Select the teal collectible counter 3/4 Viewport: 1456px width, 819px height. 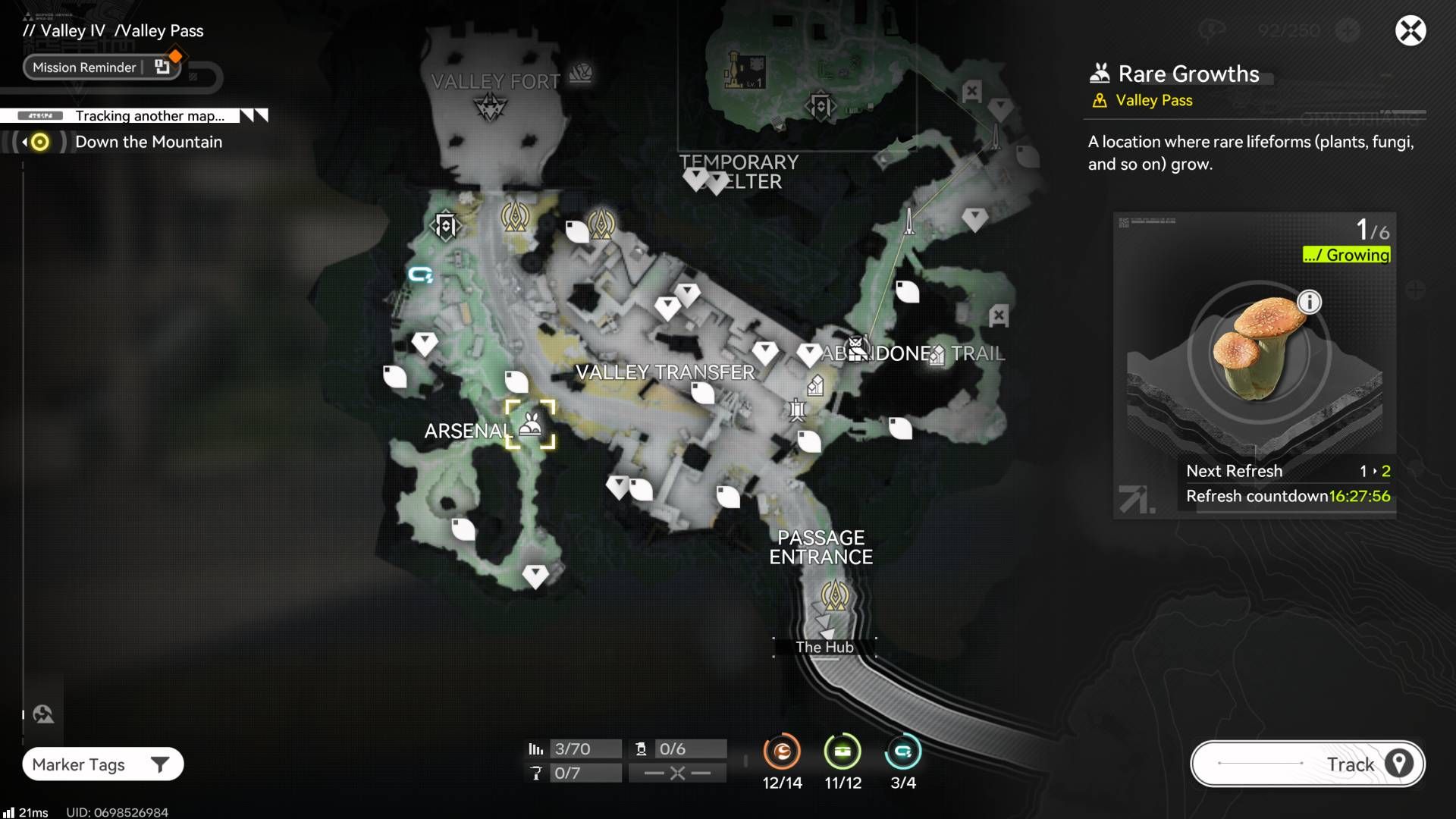902,752
